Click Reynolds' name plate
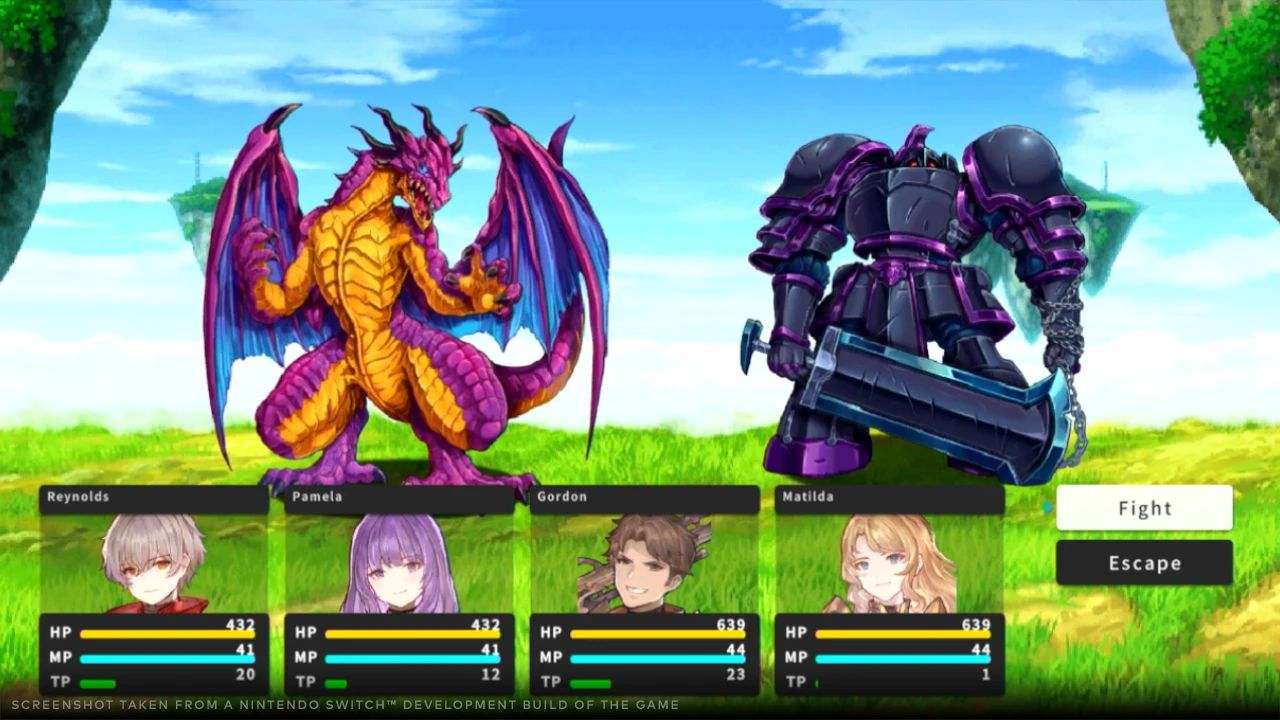This screenshot has height=720, width=1280. tap(150, 497)
